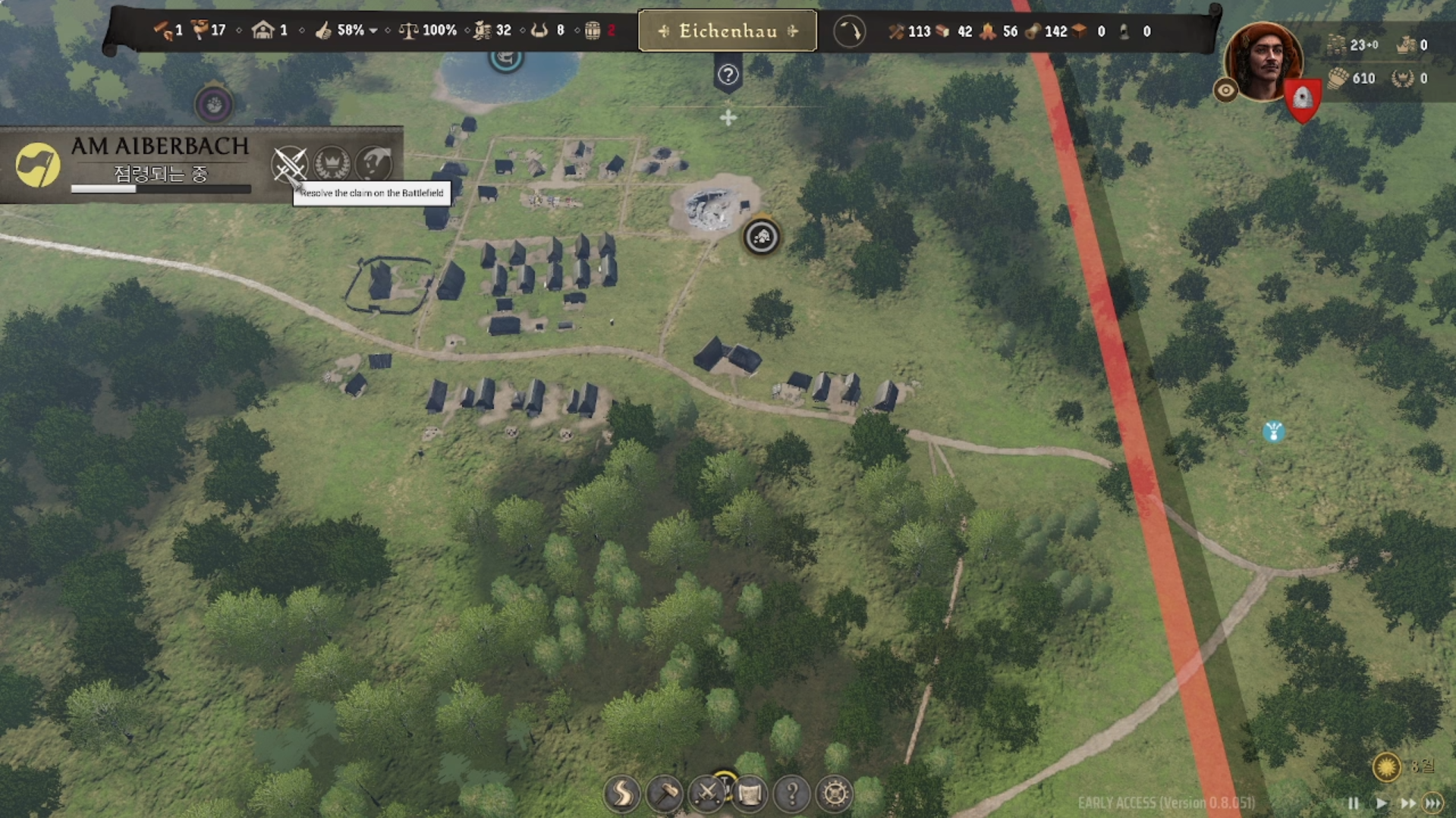Set game speed to fastest
Screen dimensions: 1456x818
(1433, 803)
